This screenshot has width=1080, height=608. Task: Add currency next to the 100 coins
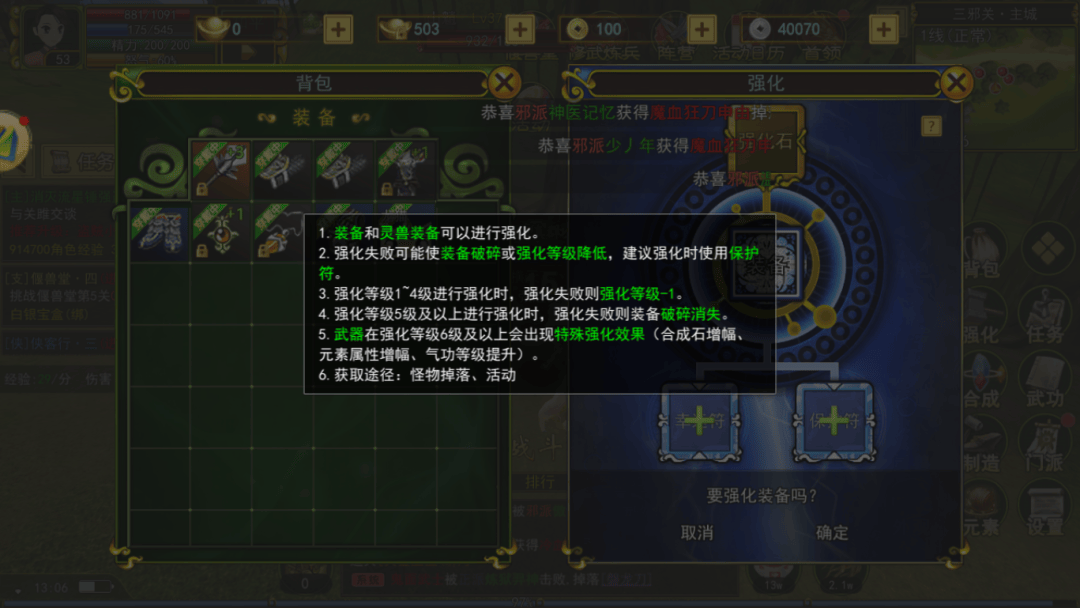click(x=702, y=29)
